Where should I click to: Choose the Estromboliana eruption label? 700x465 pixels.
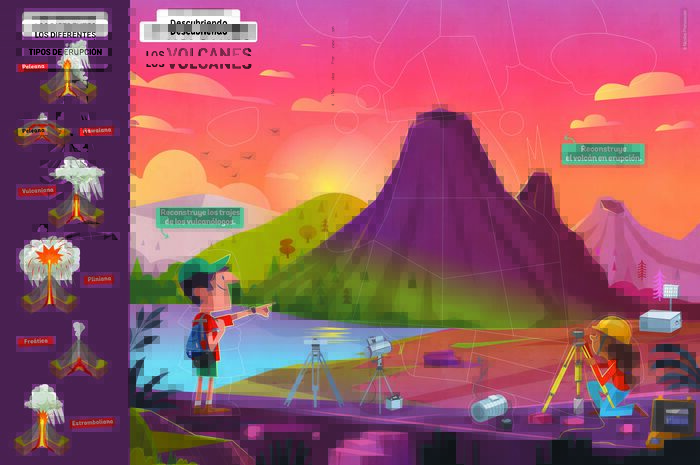click(95, 422)
